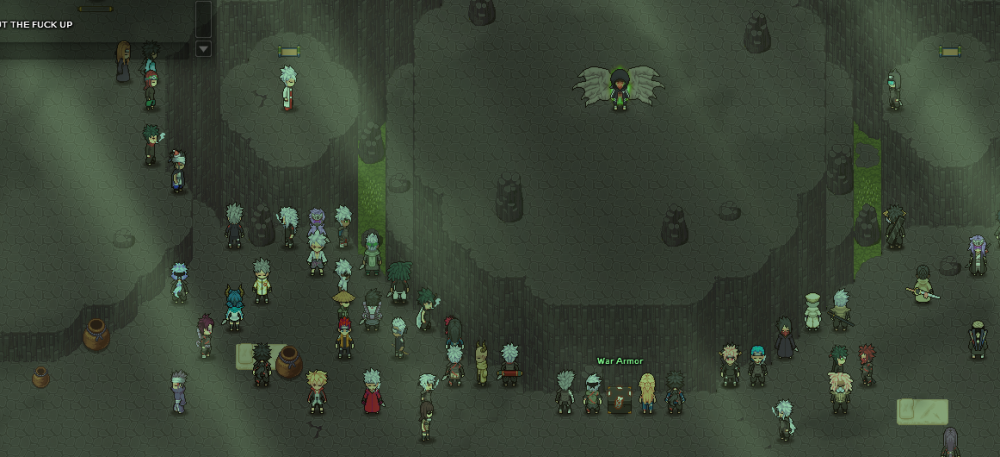Click the chat scroll-down arrow button
Viewport: 1000px width, 457px height.
point(203,48)
